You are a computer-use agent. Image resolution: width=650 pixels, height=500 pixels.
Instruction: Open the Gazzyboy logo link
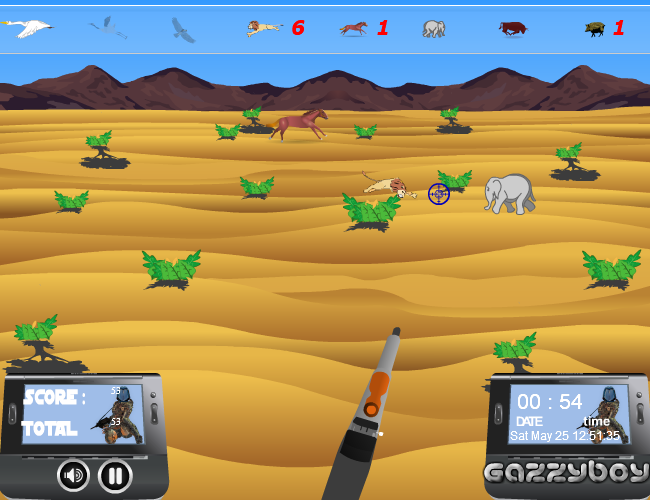567,472
